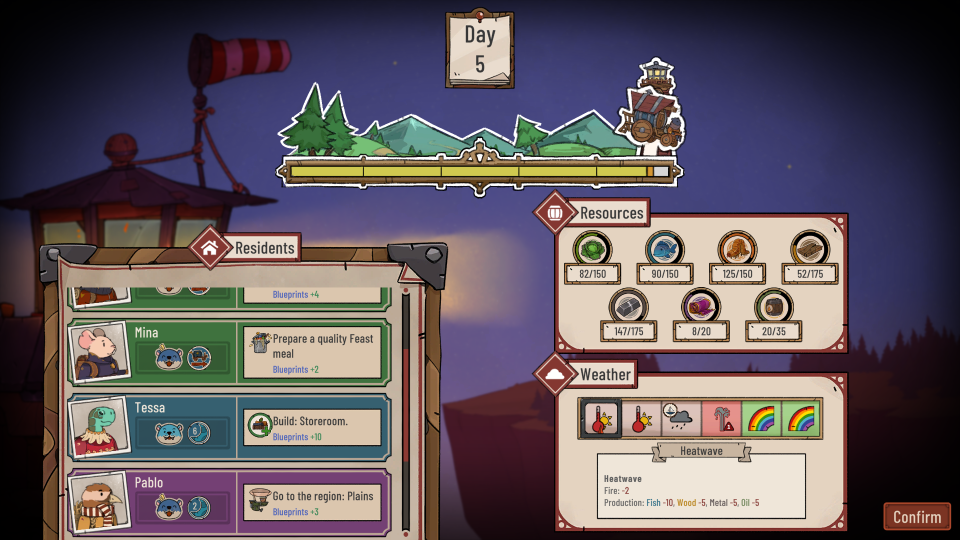
Task: Select the selected heatwave weather icon
Action: [603, 418]
